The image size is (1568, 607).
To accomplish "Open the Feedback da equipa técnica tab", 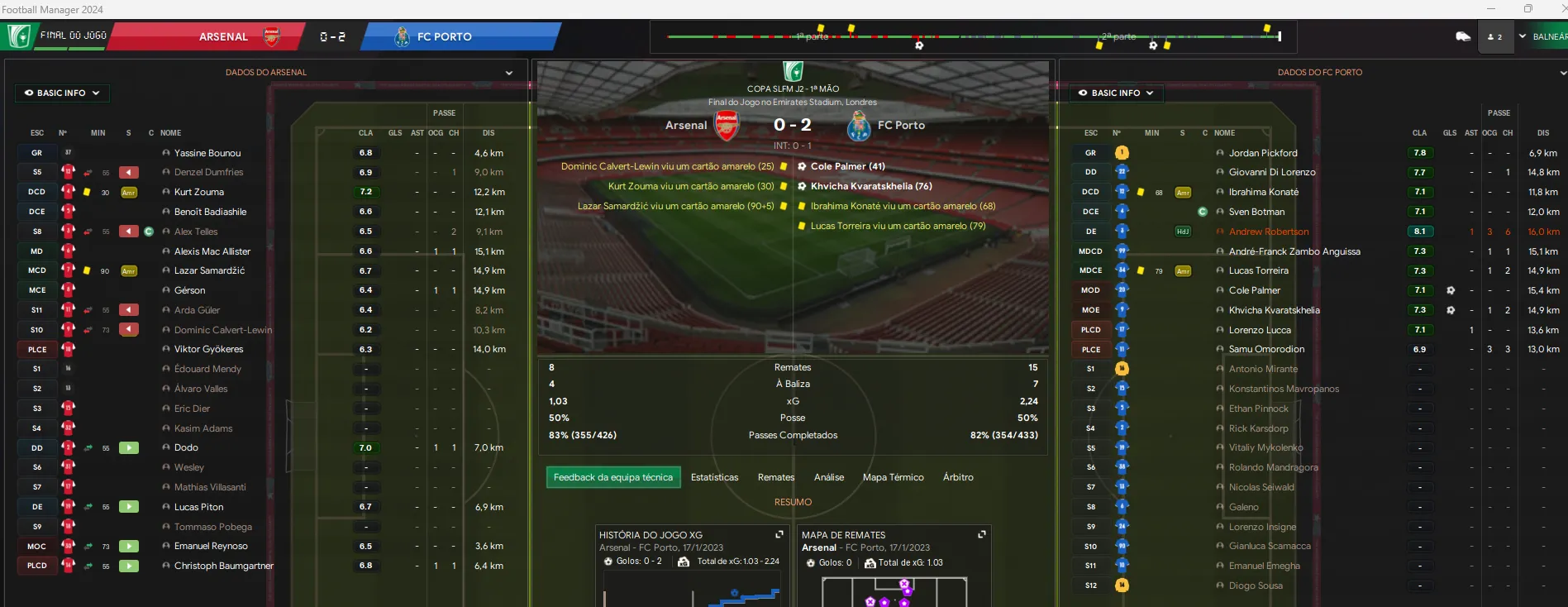I will click(612, 477).
